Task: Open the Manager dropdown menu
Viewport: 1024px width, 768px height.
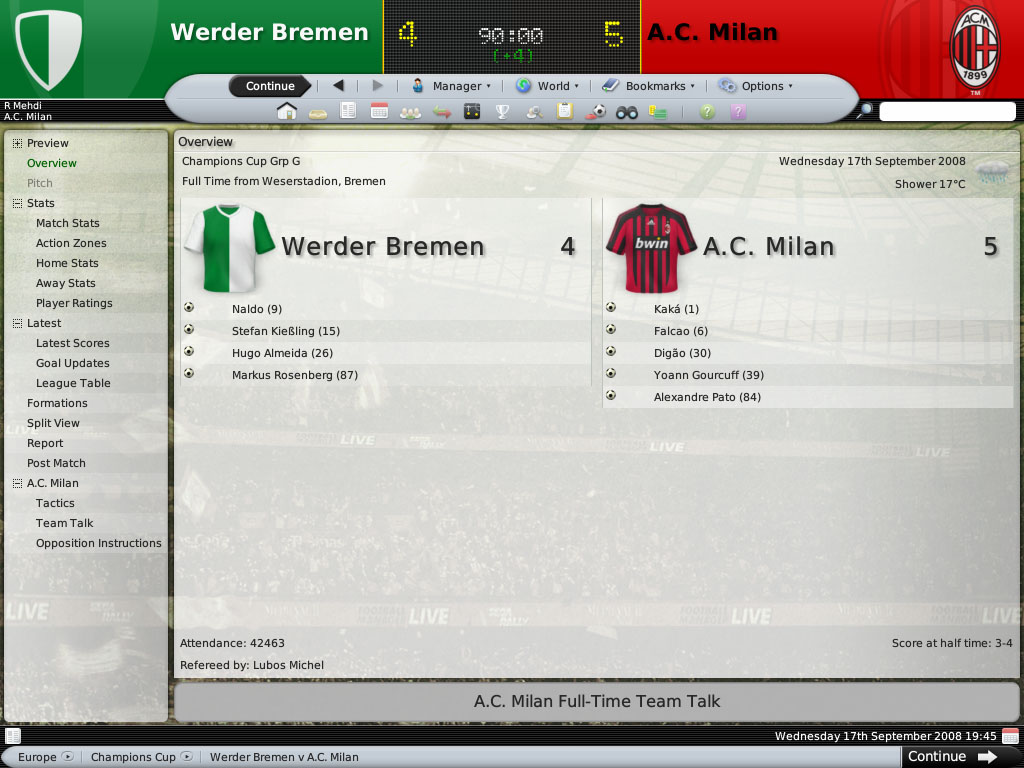Action: pyautogui.click(x=452, y=86)
